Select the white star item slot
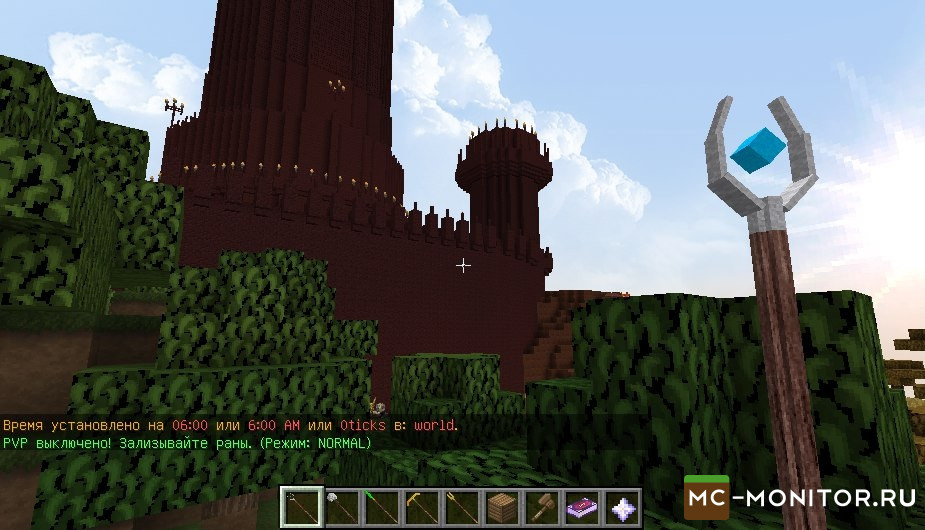 coord(621,508)
